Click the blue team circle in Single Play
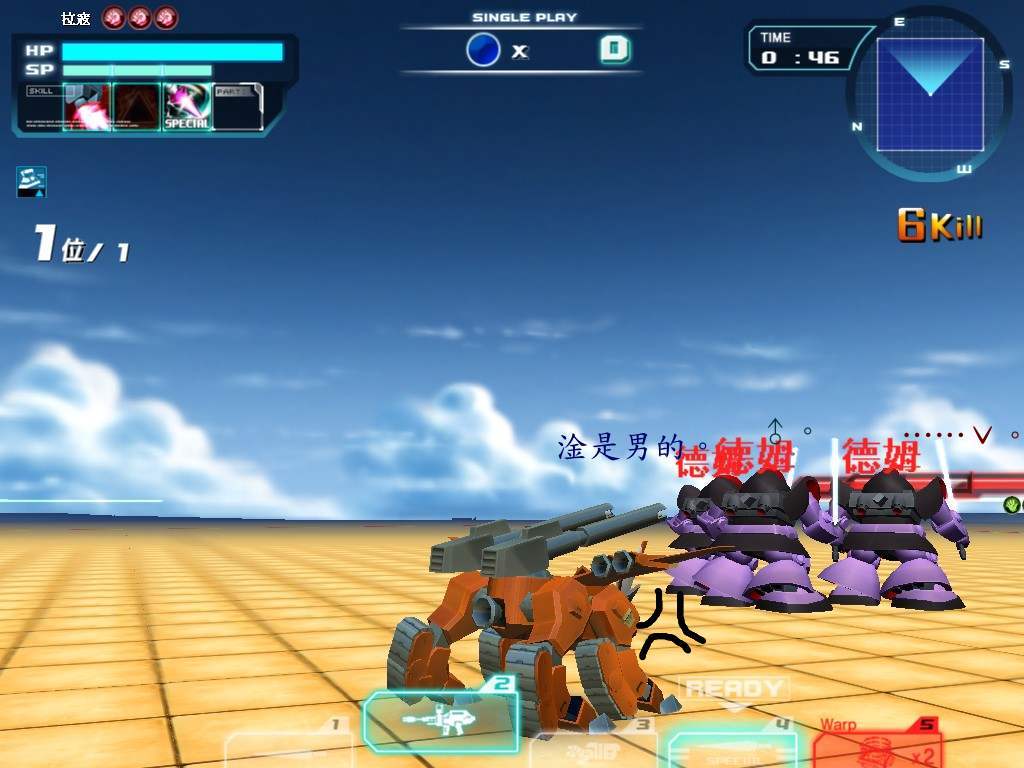 click(483, 50)
